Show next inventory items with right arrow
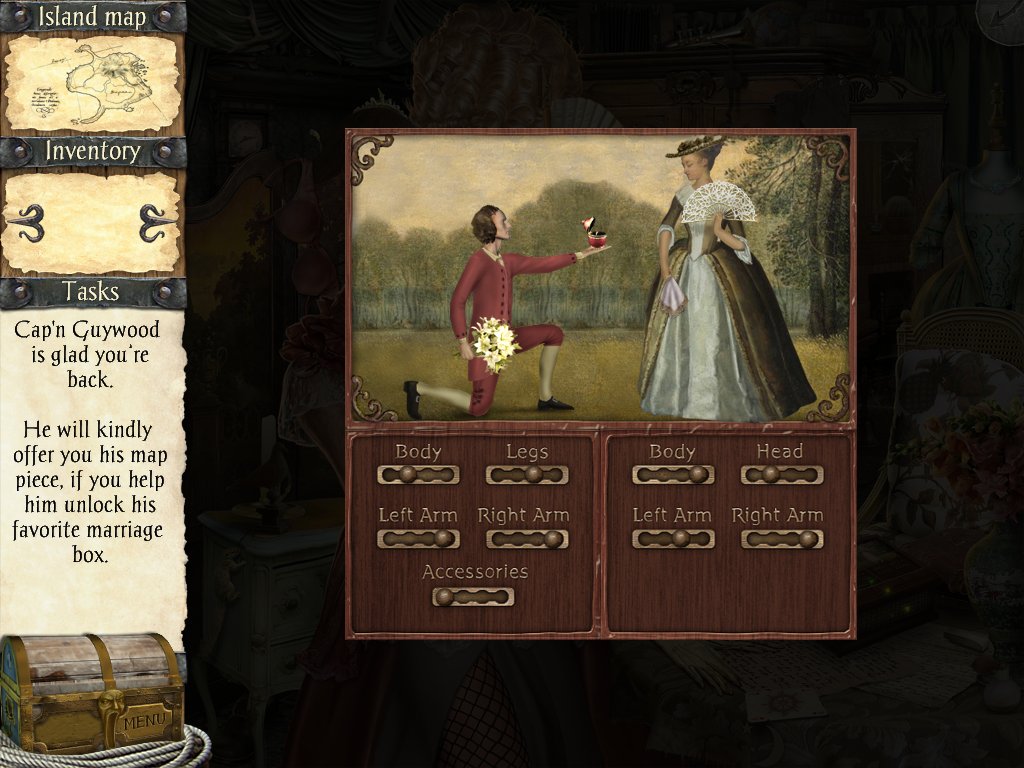The image size is (1024, 768). point(155,221)
